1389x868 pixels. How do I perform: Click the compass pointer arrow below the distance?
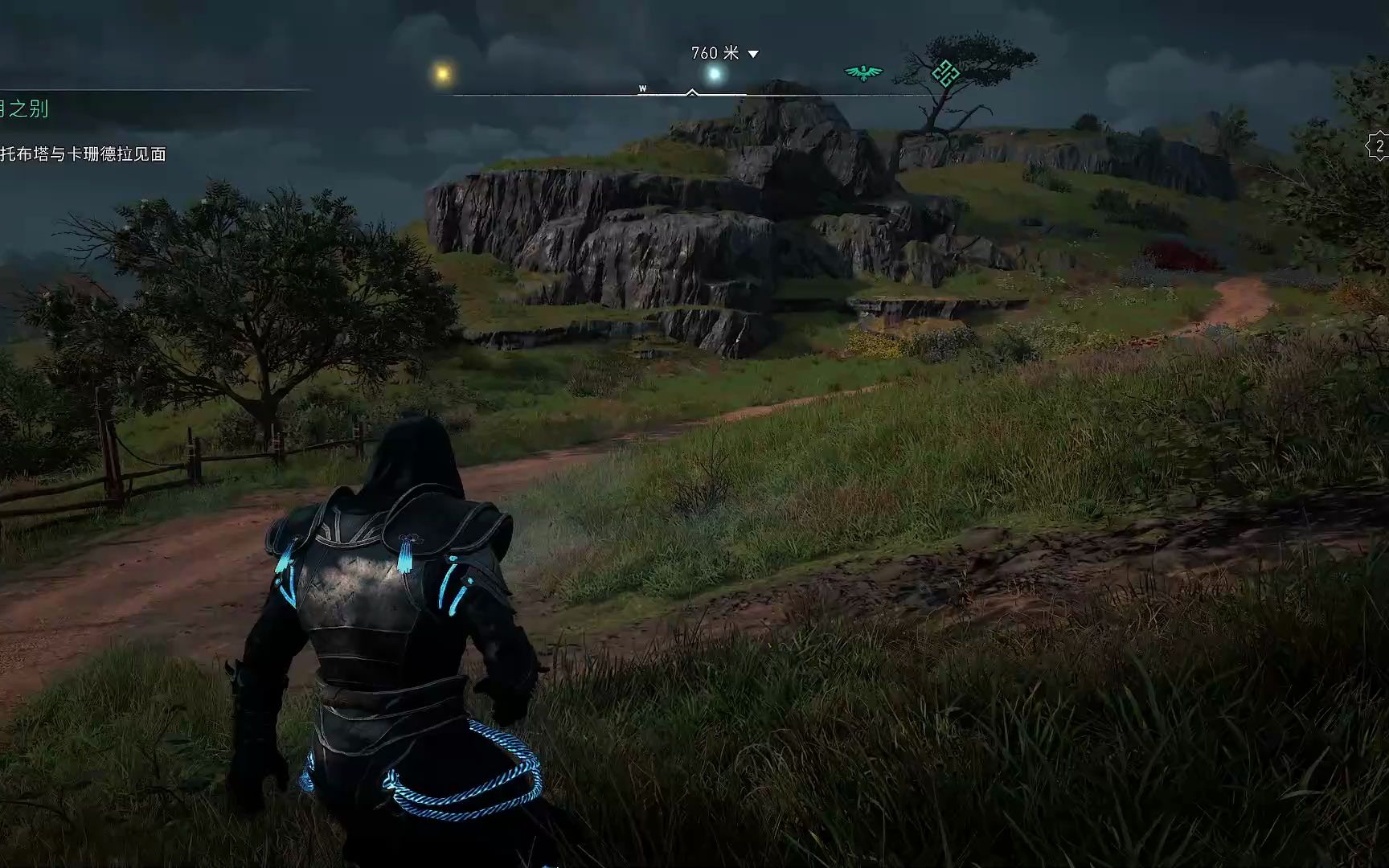691,93
